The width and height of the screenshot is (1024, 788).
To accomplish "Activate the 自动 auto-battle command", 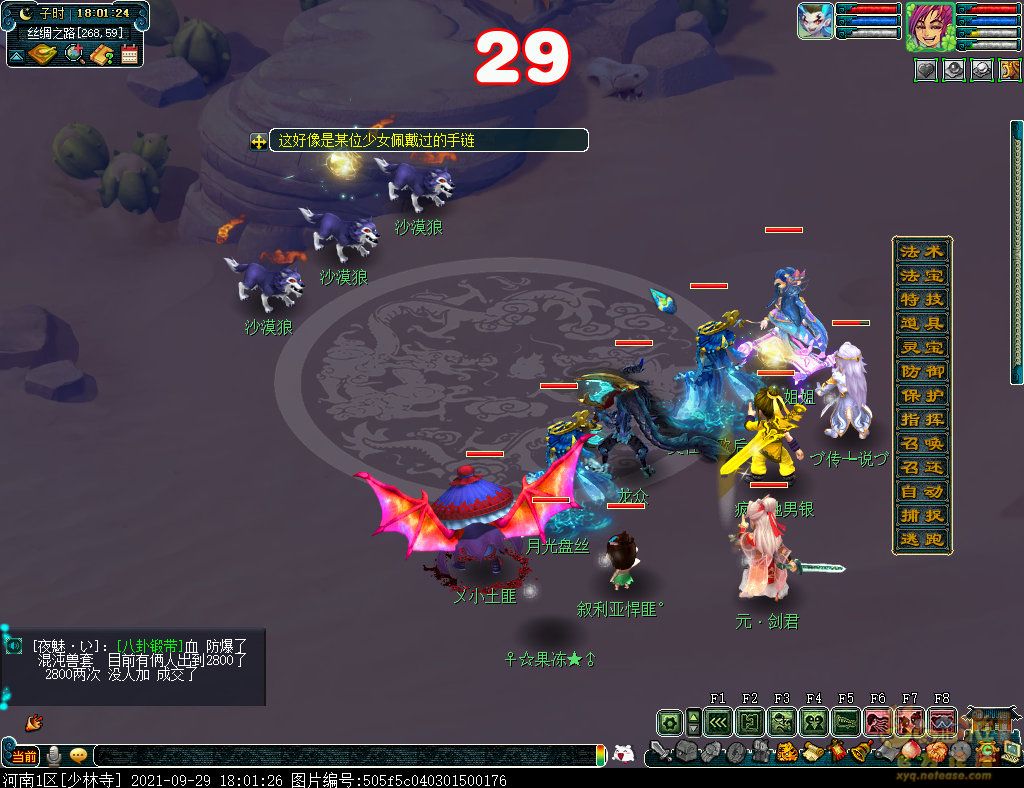I will pos(921,491).
